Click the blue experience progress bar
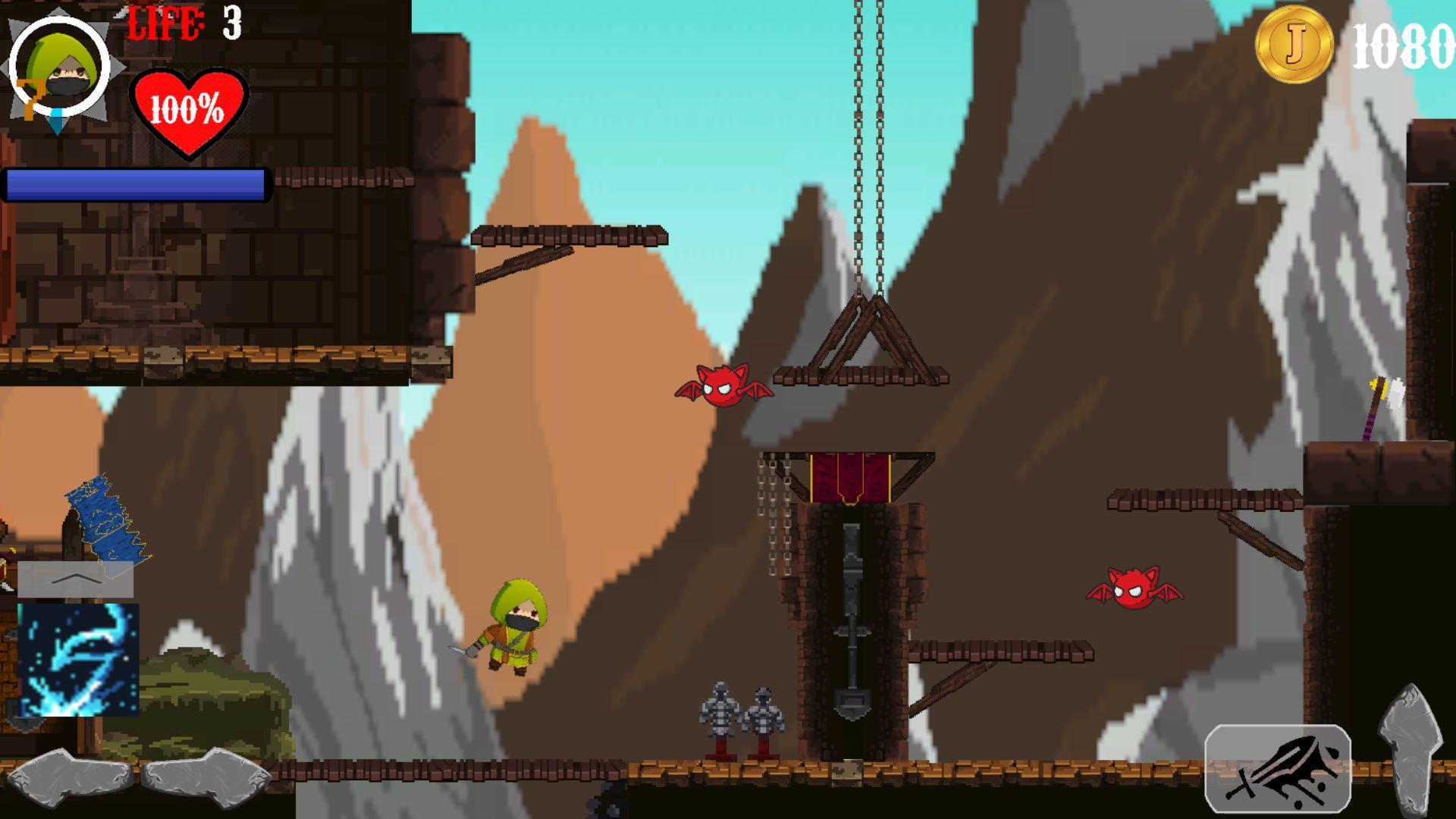The width and height of the screenshot is (1456, 819). (136, 182)
